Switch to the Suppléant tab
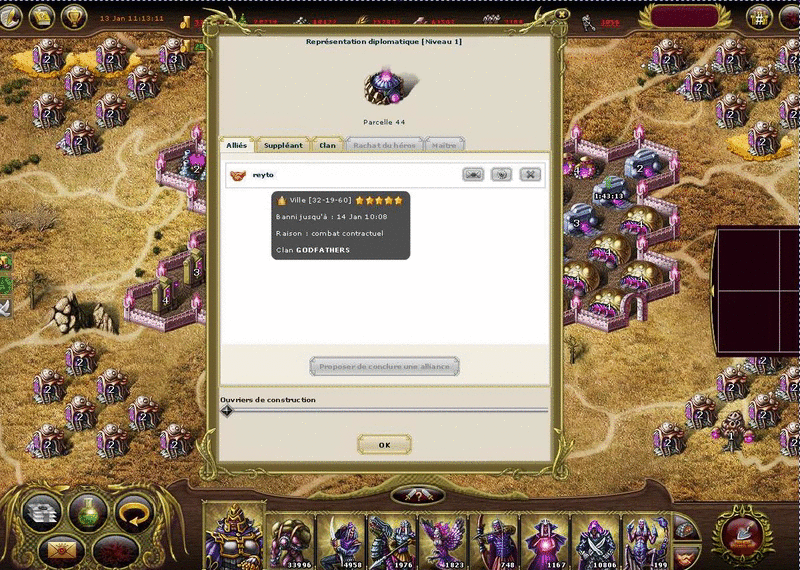The image size is (800, 570). click(283, 145)
